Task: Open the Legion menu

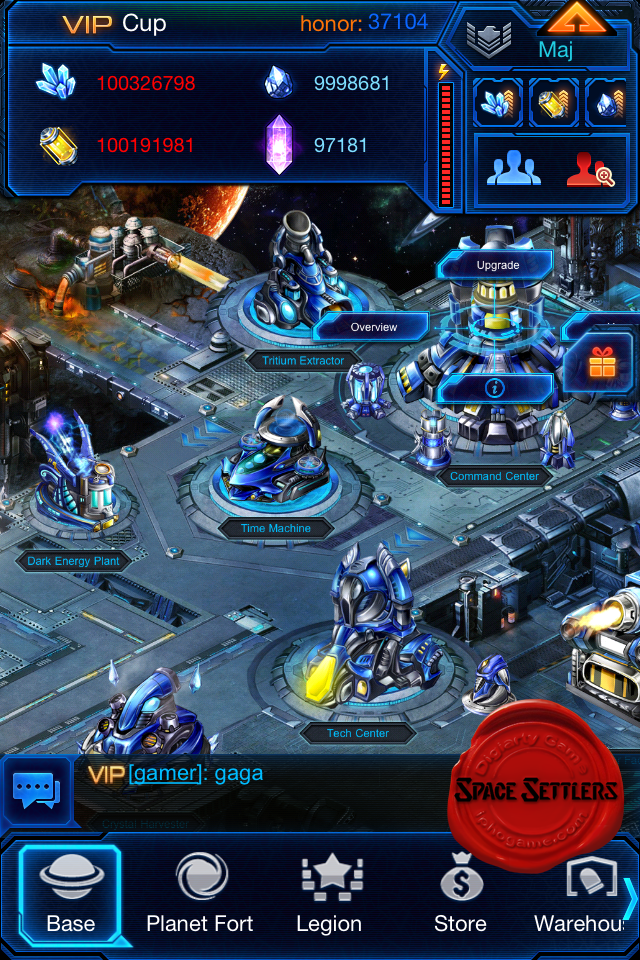Action: (329, 893)
